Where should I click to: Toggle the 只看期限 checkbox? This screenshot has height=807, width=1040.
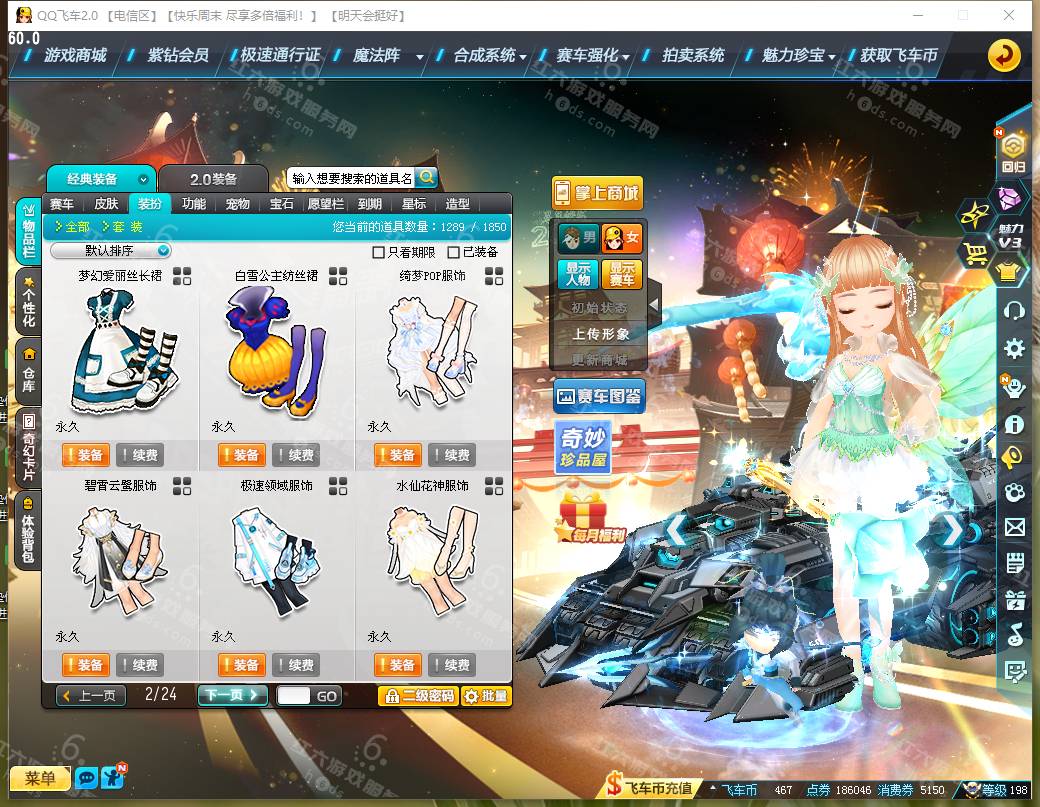(x=379, y=252)
